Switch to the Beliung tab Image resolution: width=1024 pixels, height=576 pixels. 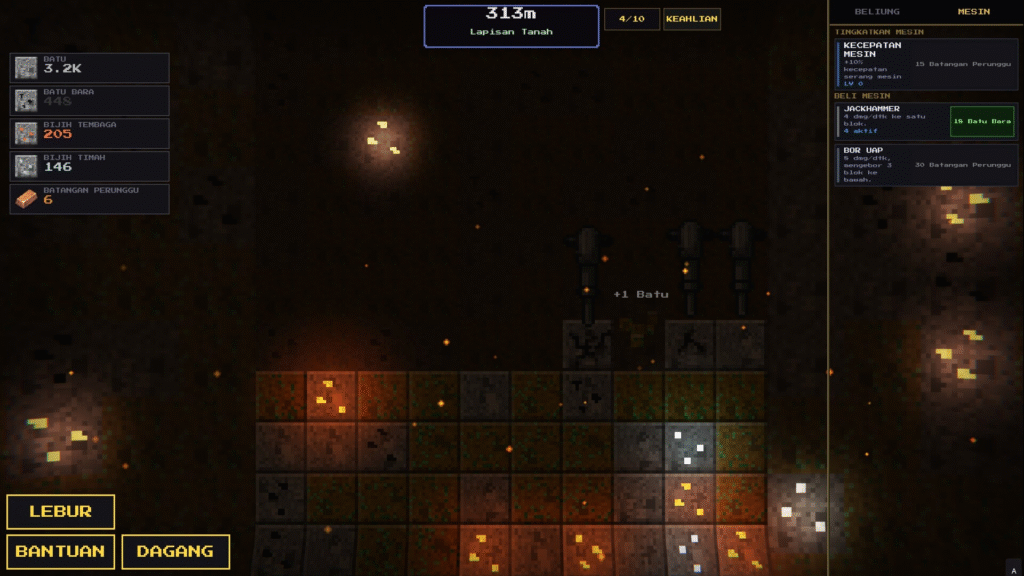point(877,12)
